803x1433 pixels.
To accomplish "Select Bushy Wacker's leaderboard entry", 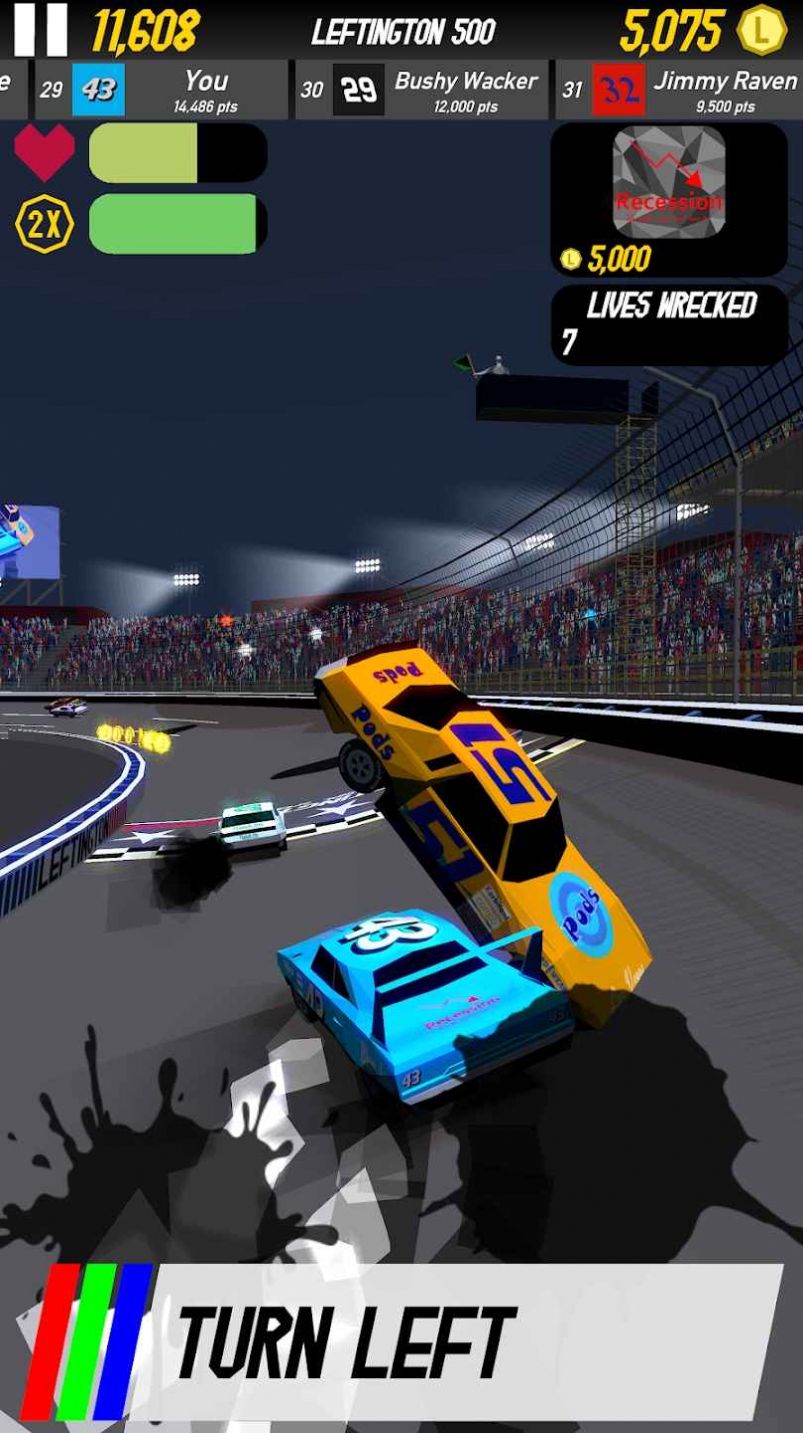I will [x=420, y=91].
